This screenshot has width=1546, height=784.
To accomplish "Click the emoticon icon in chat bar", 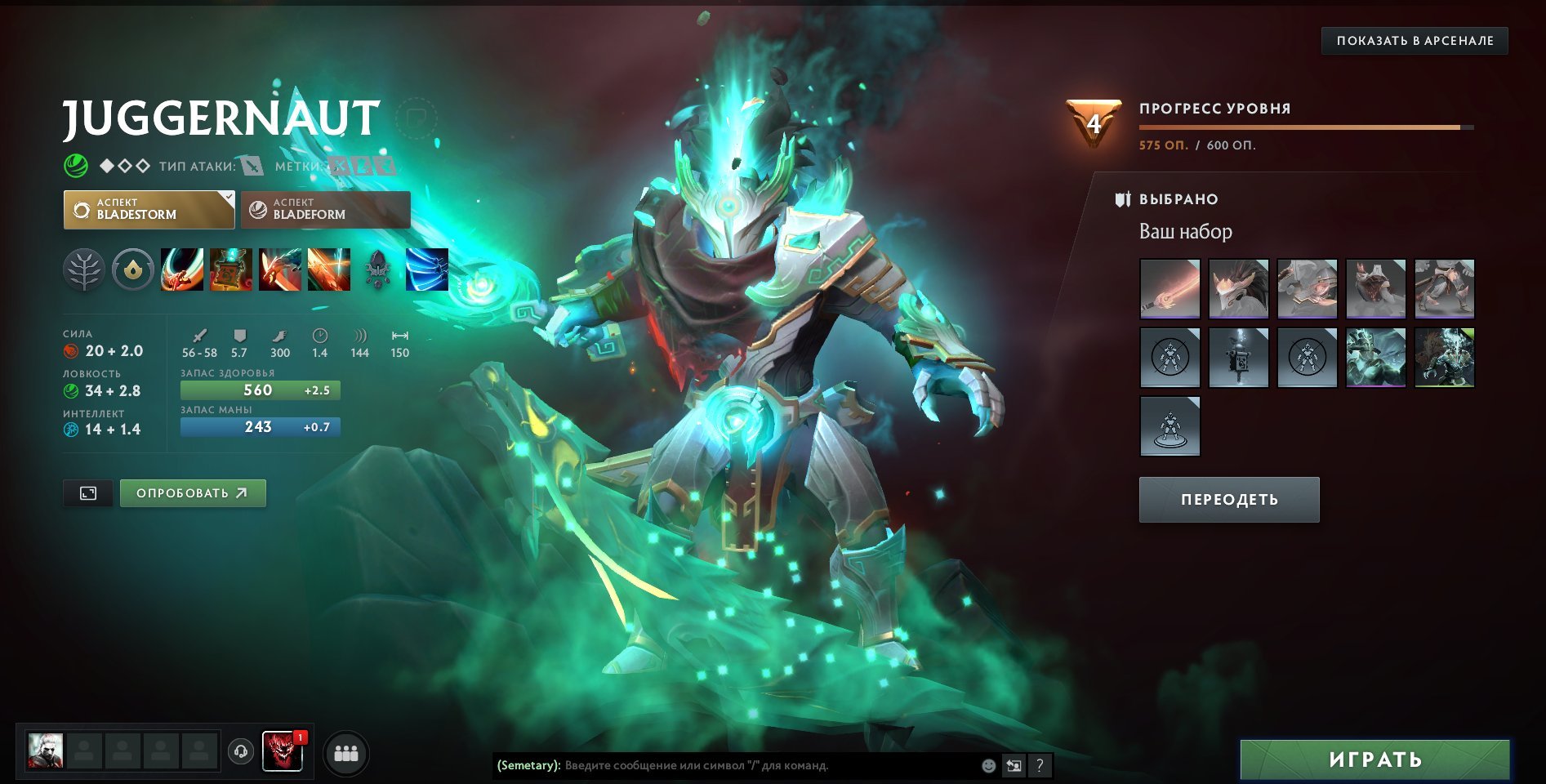I will click(x=987, y=766).
